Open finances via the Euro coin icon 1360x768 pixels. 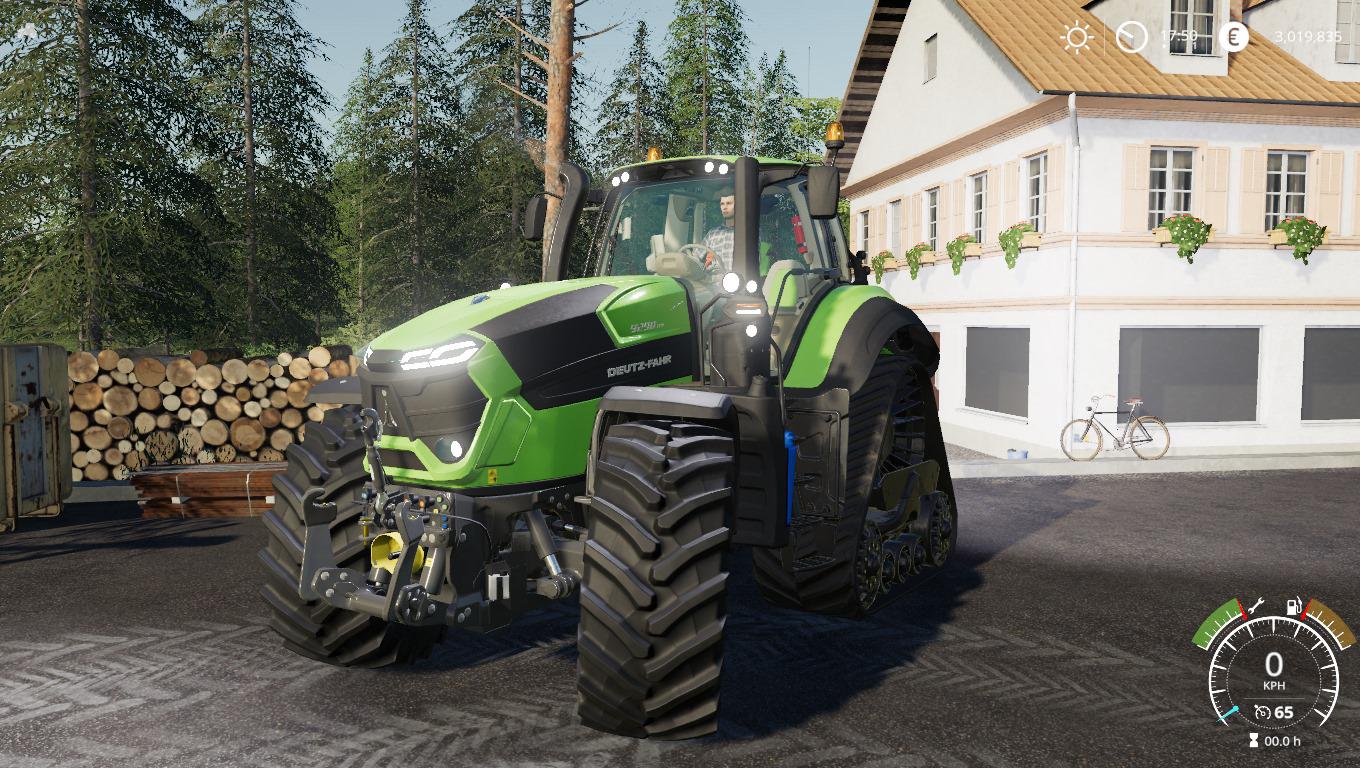point(1234,35)
